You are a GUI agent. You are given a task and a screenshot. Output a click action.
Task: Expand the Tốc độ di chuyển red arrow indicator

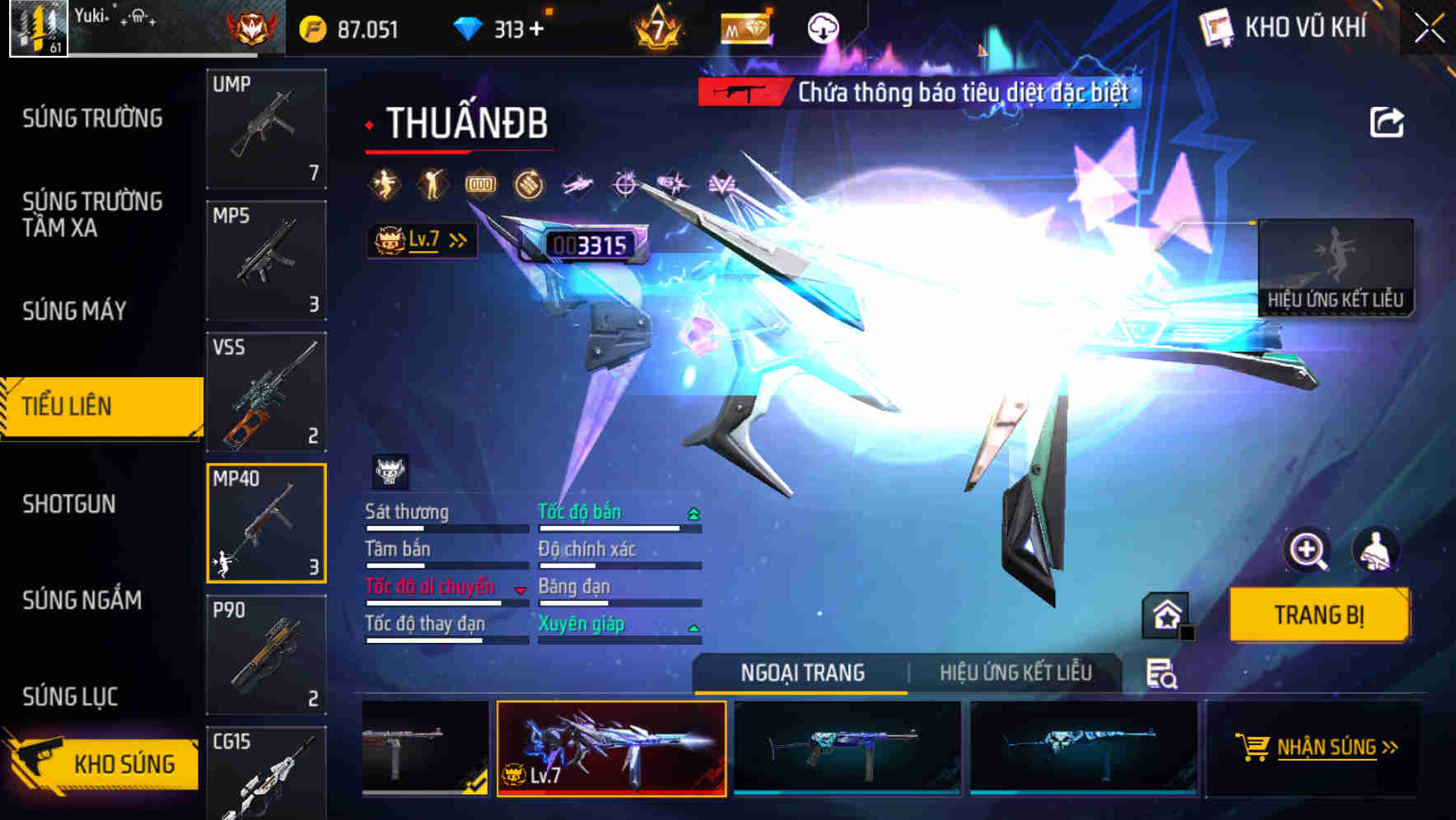(x=519, y=589)
